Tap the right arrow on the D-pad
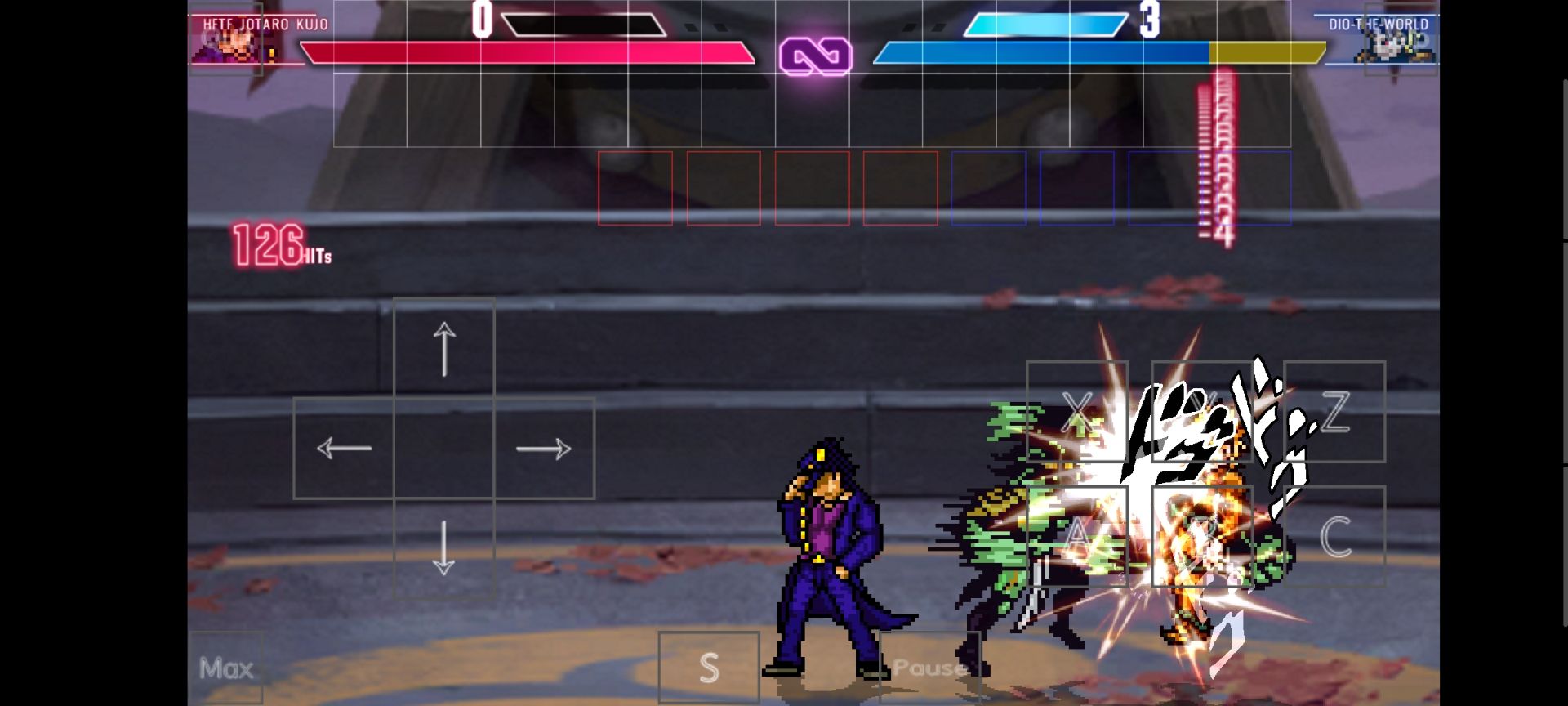Viewport: 1568px width, 706px height. (544, 448)
